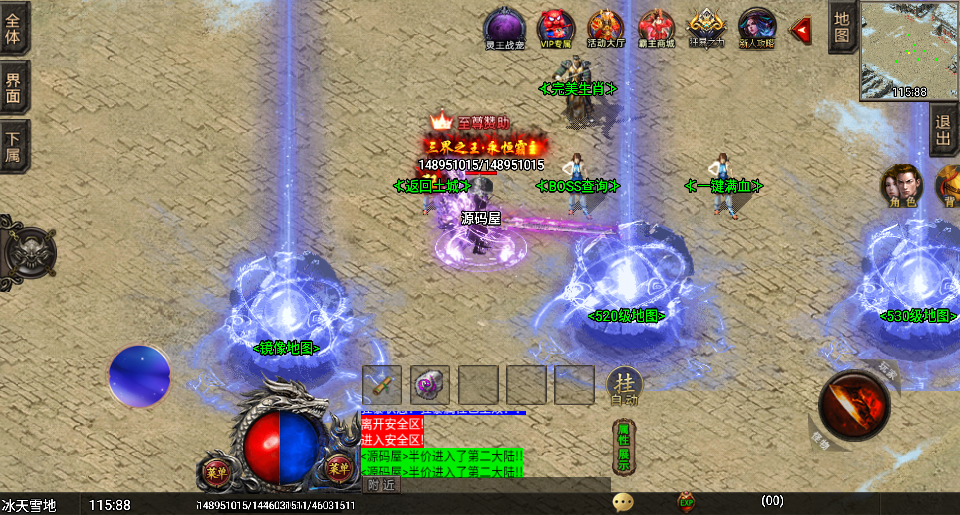Viewport: 960px width, 515px height.
Task: Open the 新人攻略 newcomer guide
Action: [x=757, y=27]
